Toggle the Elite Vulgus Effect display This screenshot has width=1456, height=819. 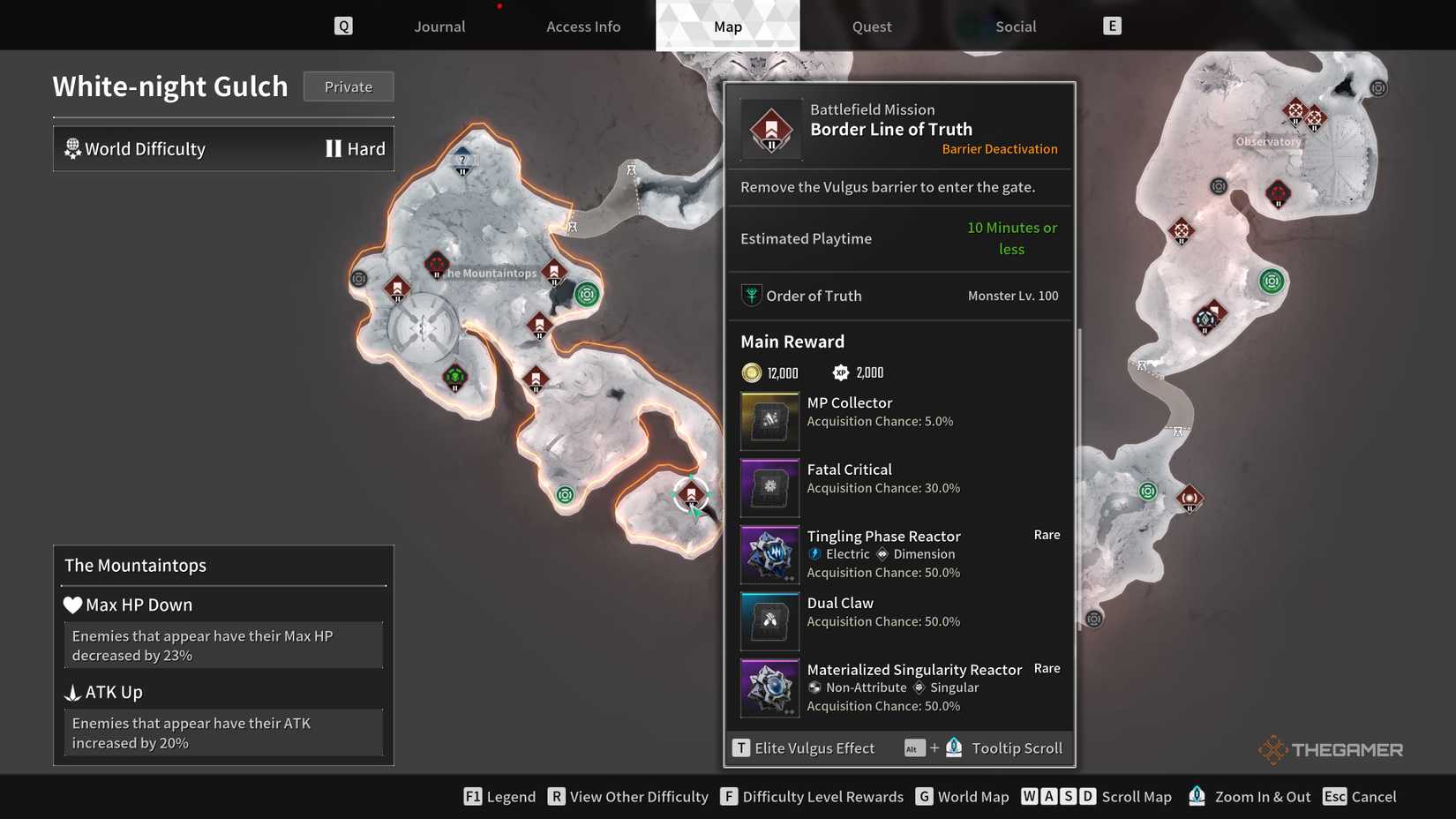click(x=741, y=748)
